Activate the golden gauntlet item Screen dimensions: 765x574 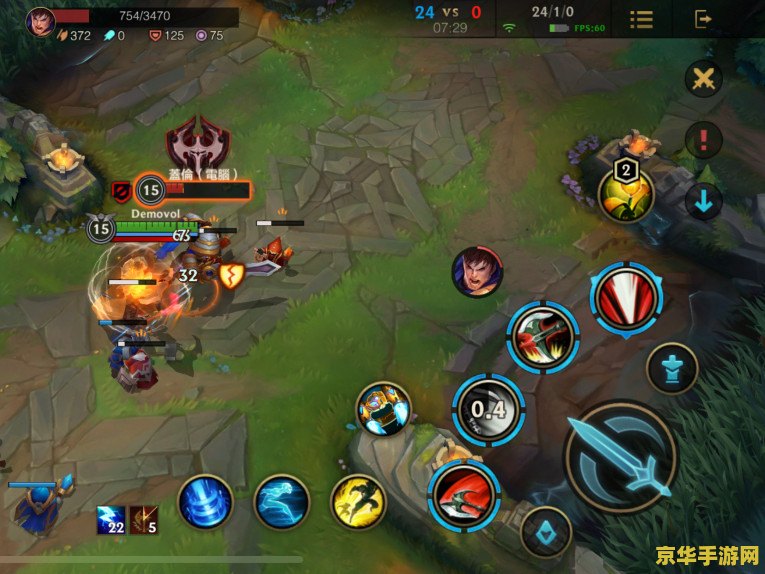tap(384, 408)
